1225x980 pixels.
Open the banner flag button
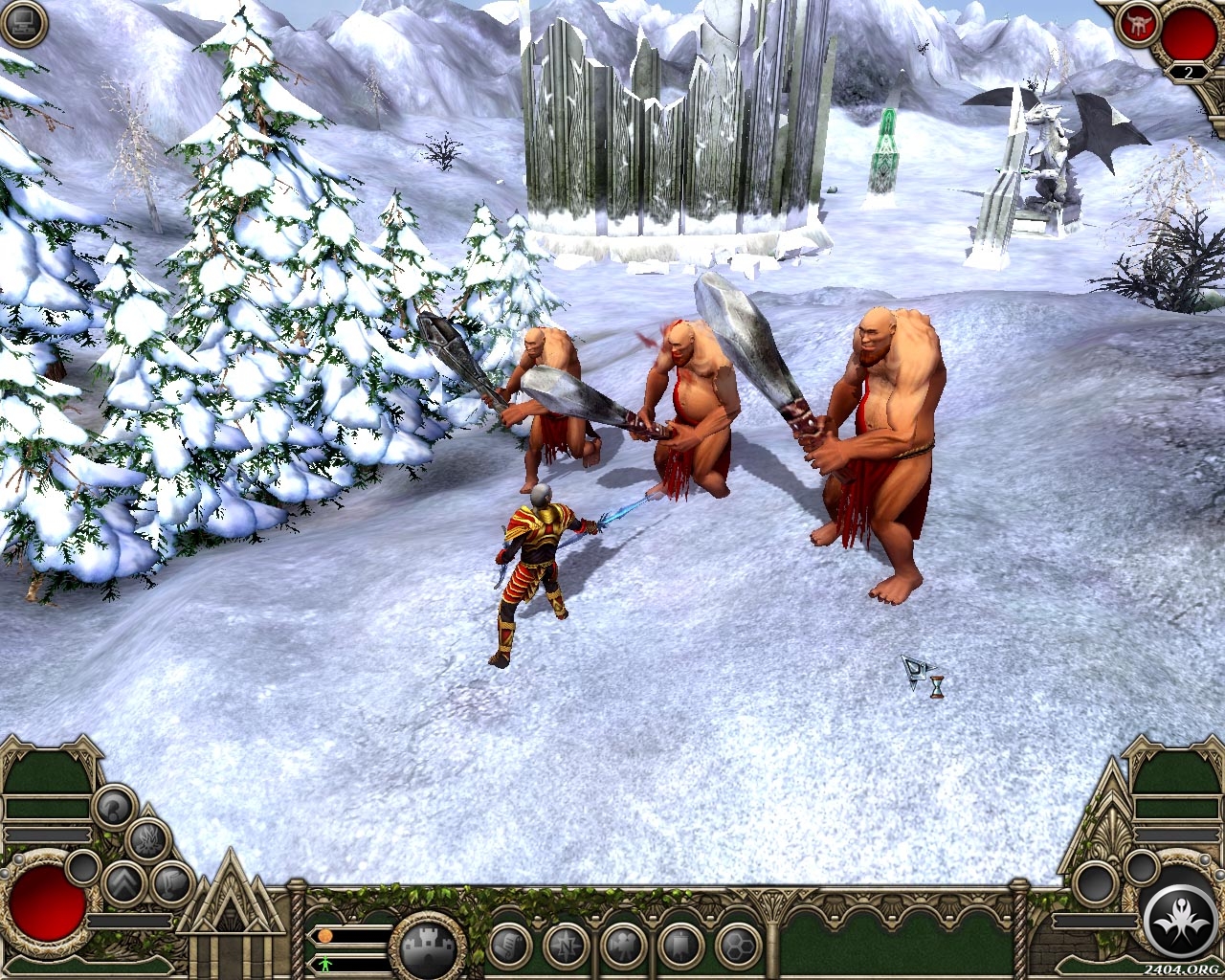(x=680, y=946)
